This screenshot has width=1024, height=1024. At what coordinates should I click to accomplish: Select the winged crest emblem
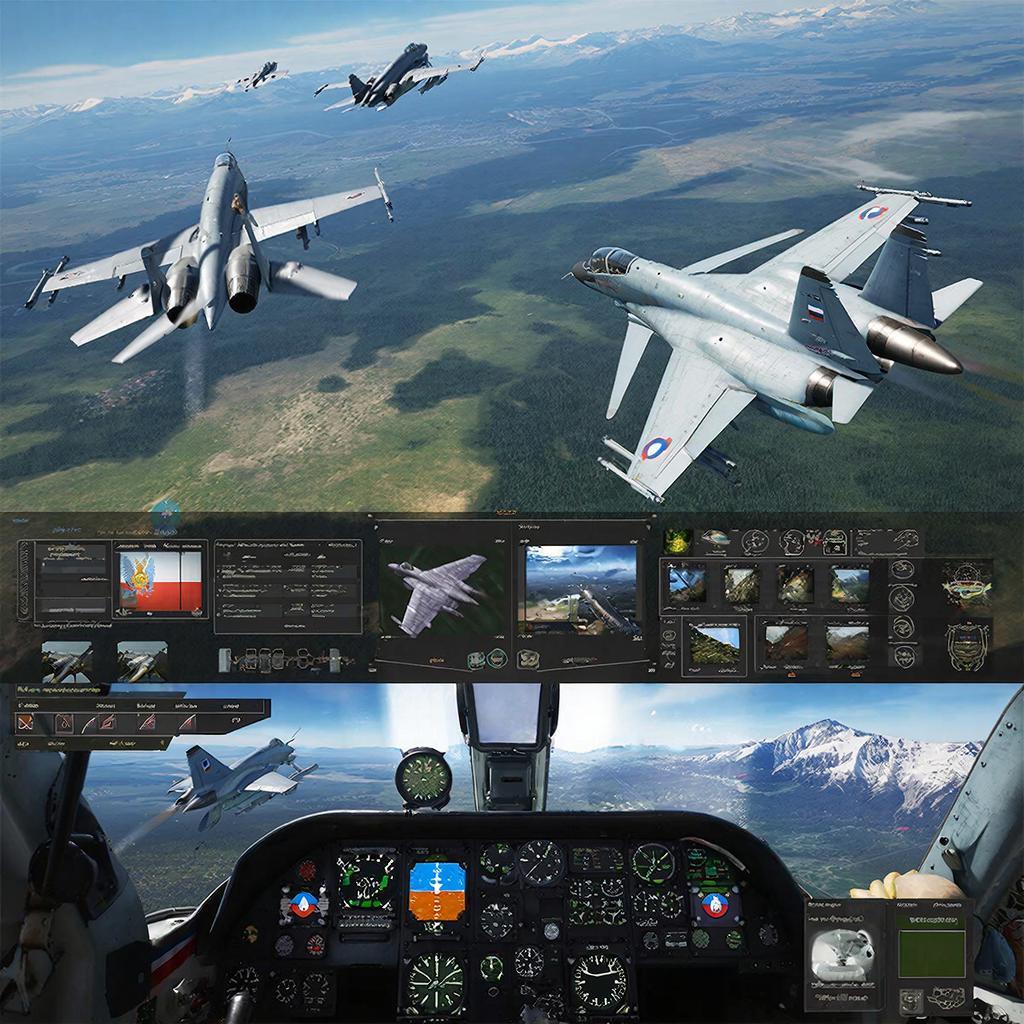pyautogui.click(x=967, y=583)
